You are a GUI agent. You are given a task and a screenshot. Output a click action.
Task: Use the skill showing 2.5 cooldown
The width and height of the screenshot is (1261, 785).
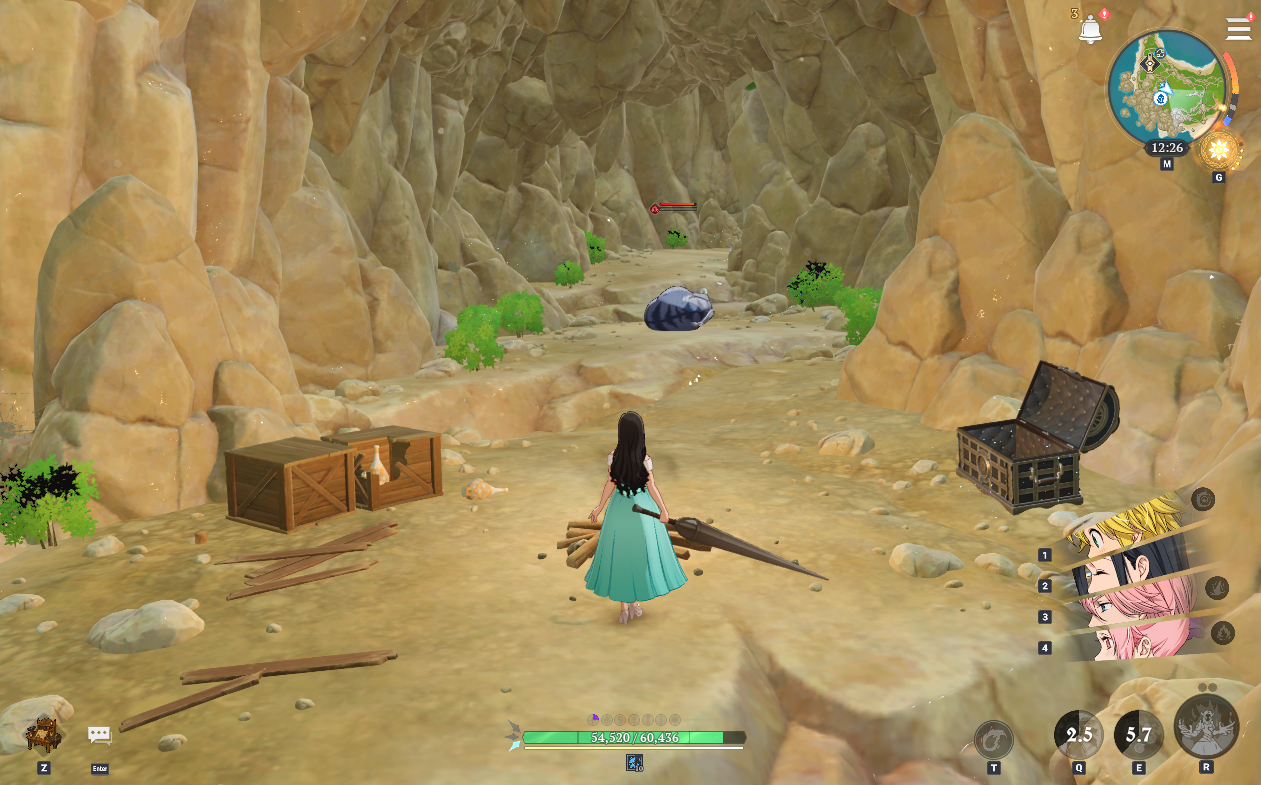pyautogui.click(x=1079, y=735)
